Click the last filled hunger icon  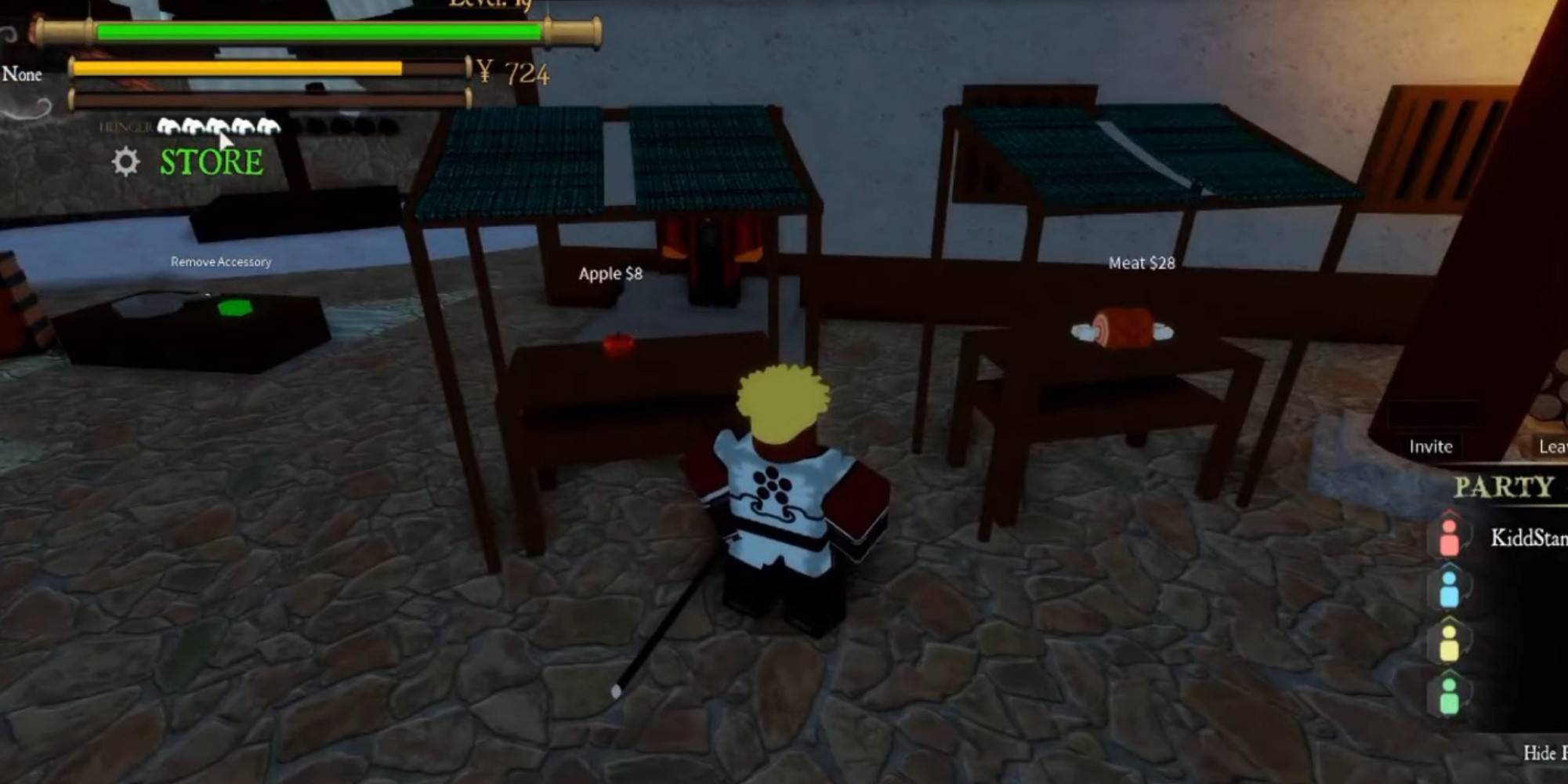coord(269,126)
